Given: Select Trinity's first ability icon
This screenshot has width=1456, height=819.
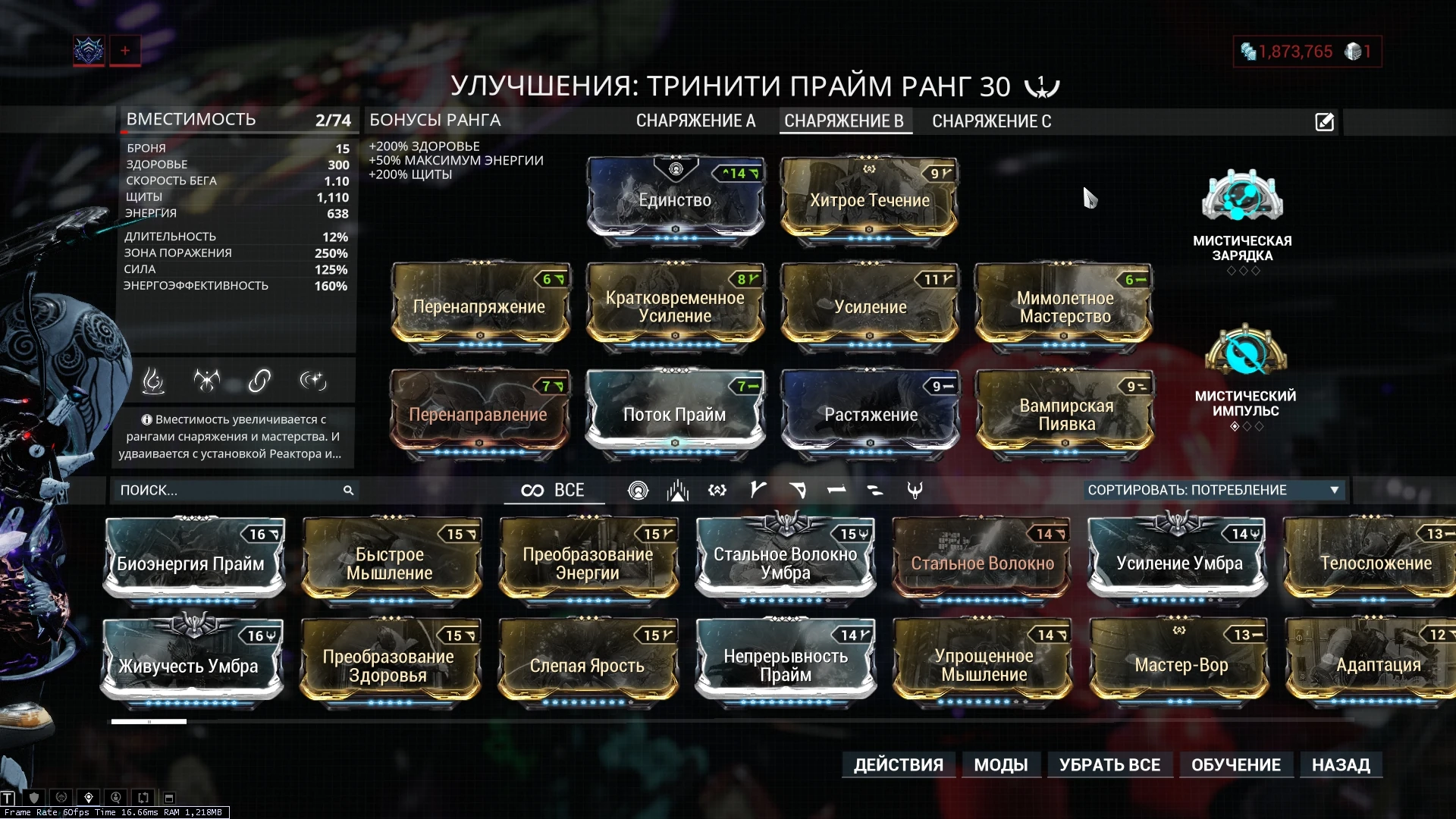Looking at the screenshot, I should point(154,381).
